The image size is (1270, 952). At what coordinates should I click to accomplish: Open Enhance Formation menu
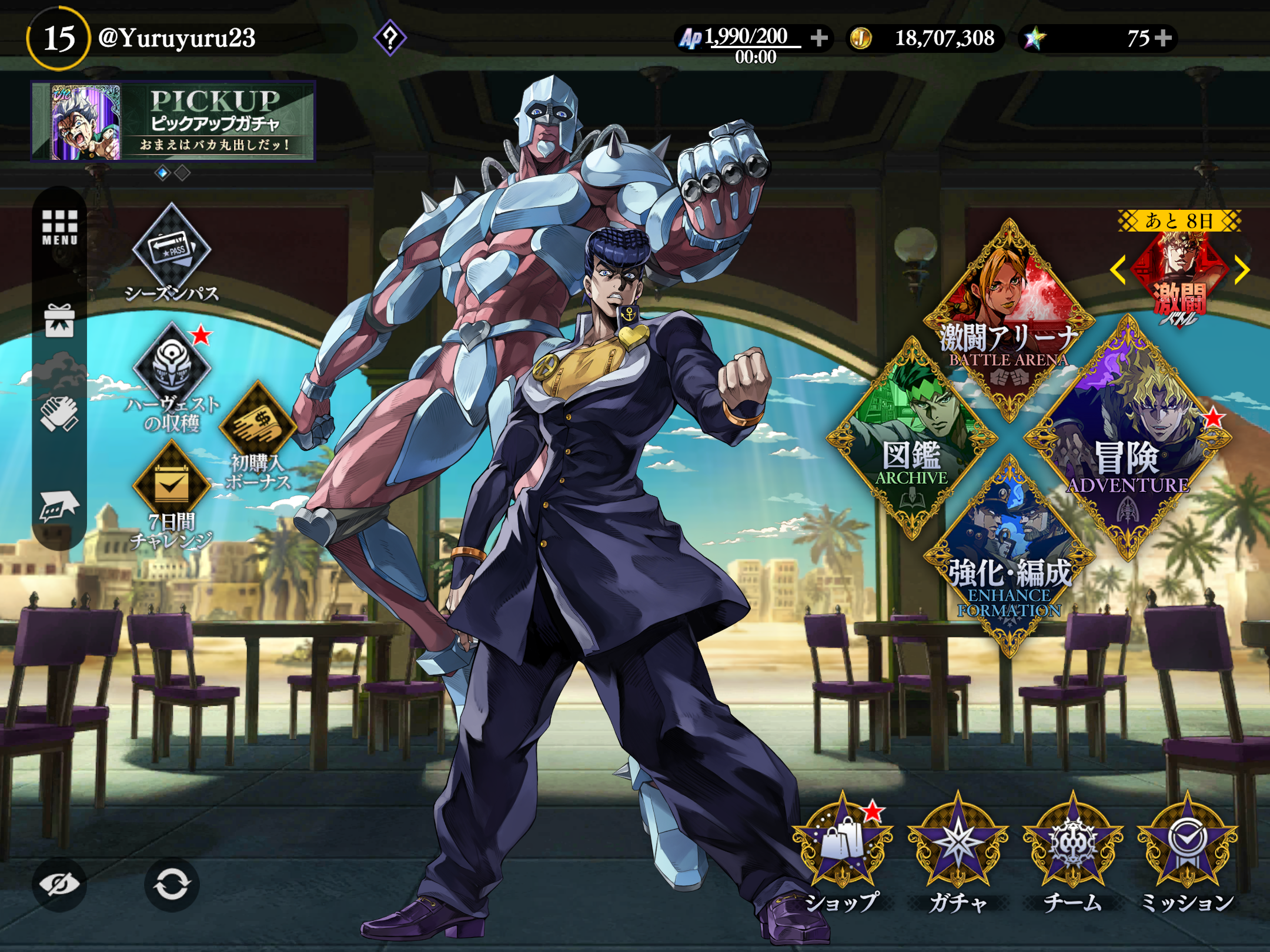coord(1009,555)
